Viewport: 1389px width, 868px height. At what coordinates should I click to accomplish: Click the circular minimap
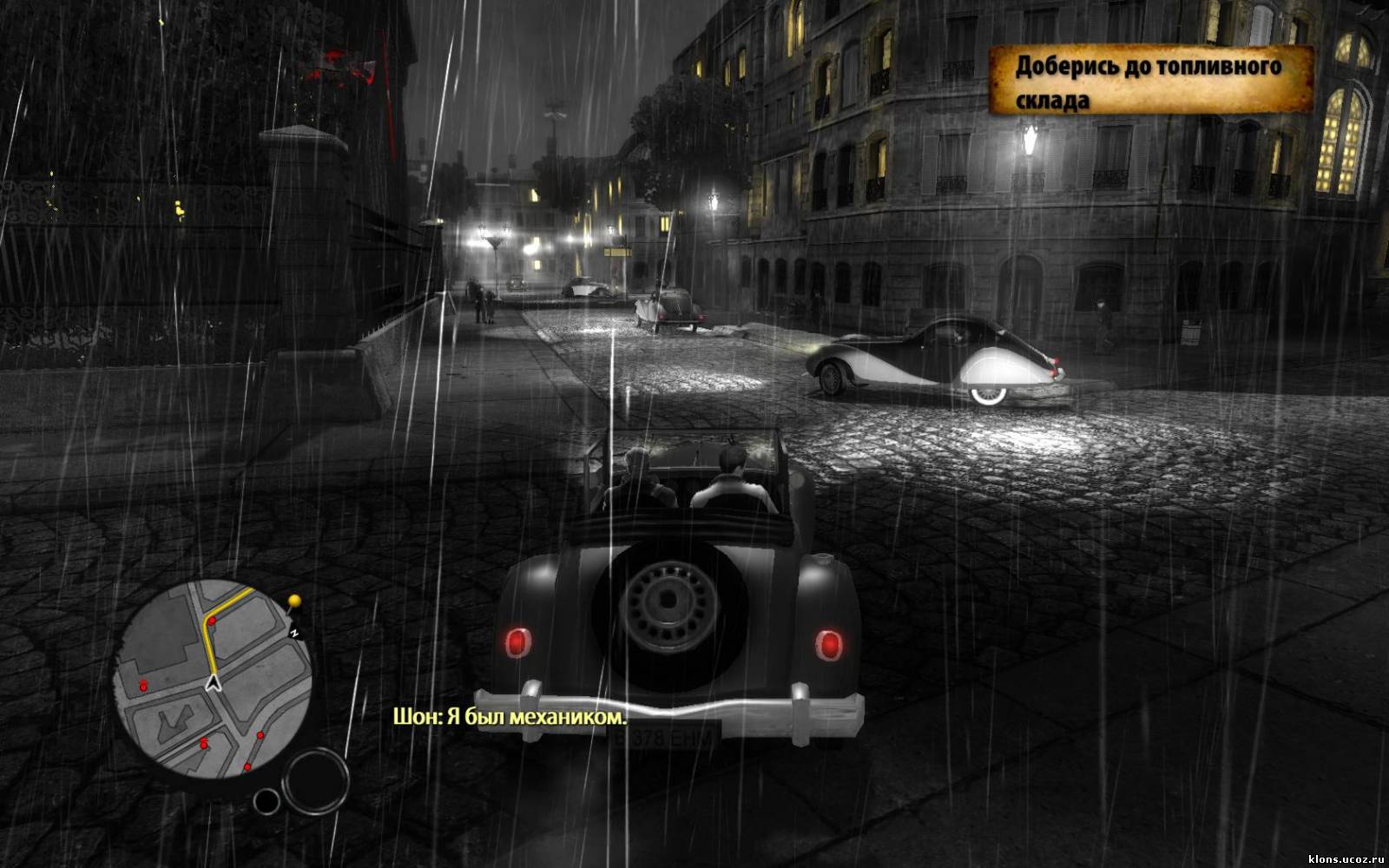click(214, 679)
